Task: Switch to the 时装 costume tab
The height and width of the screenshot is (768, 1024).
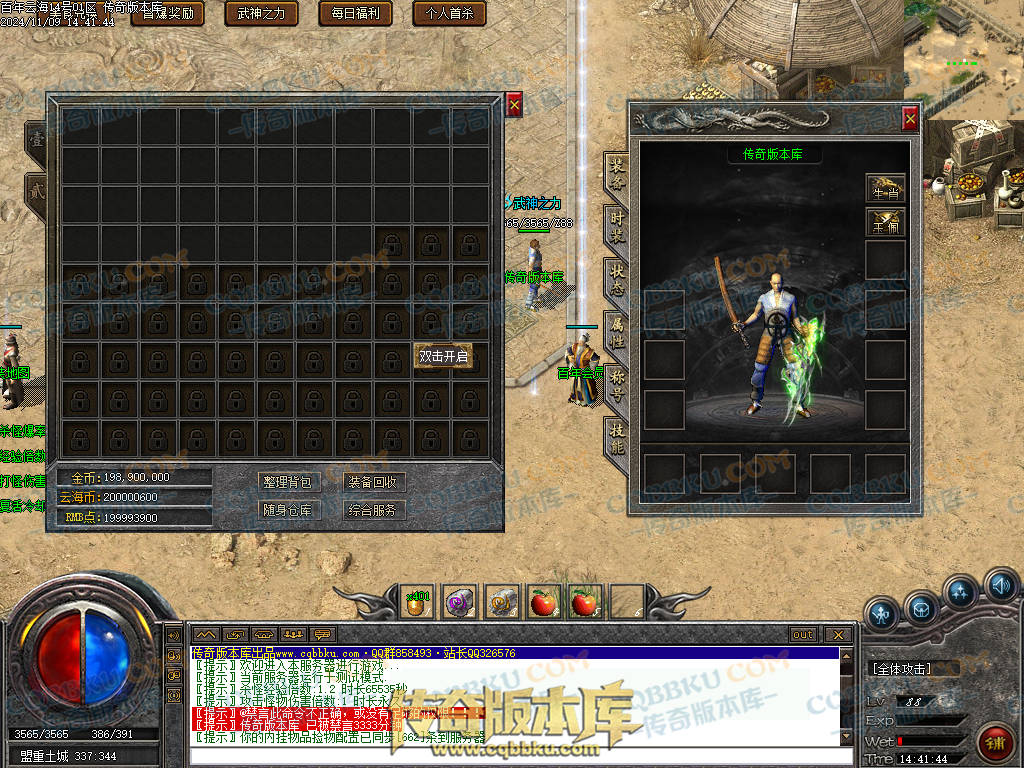Action: pyautogui.click(x=617, y=226)
